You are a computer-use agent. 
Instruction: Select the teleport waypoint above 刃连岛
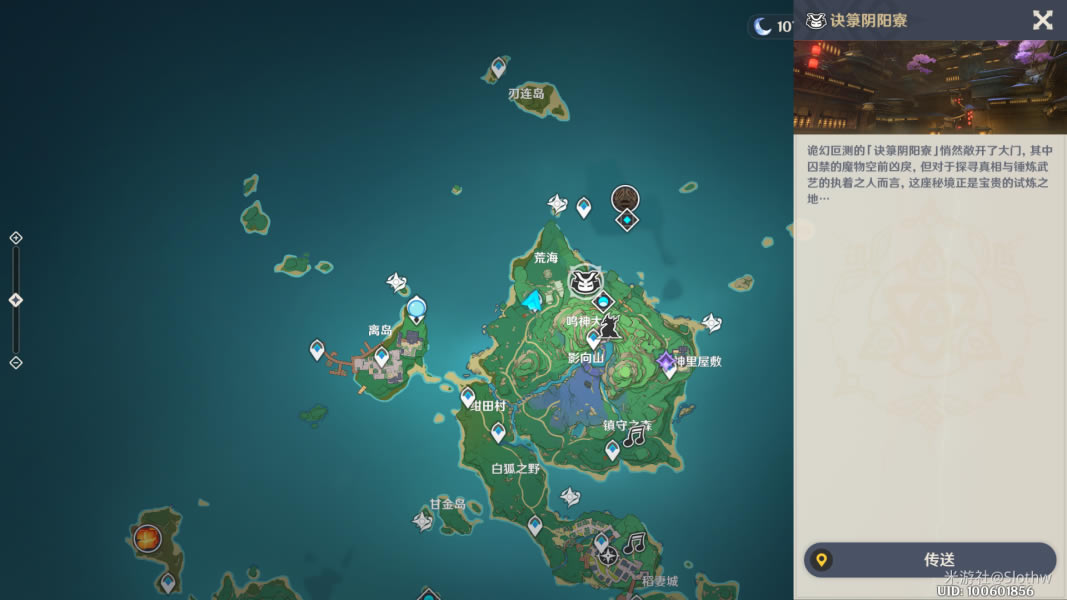pyautogui.click(x=498, y=67)
